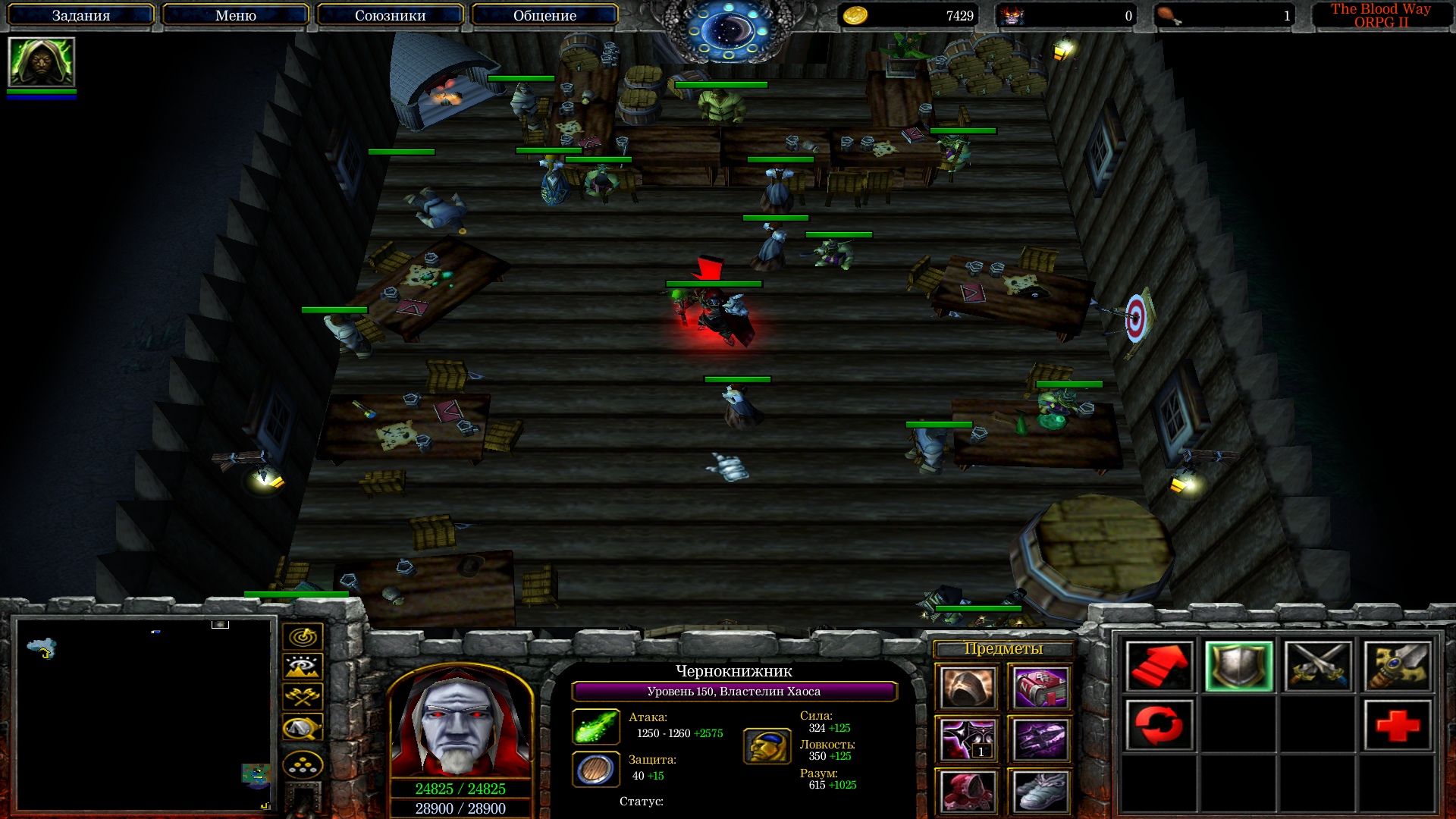This screenshot has width=1456, height=819.
Task: Select the red spellbook inventory item
Action: tap(1040, 688)
